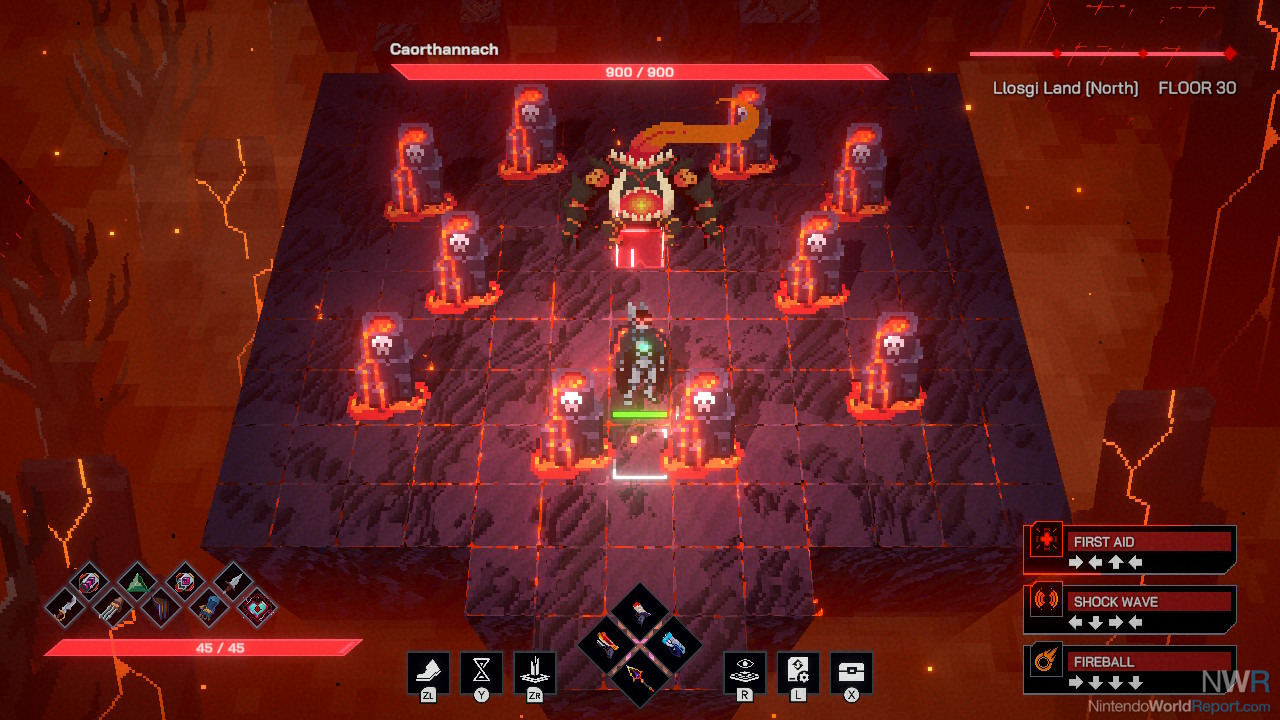
Task: Choose the steel claw gauntlet relic
Action: click(113, 607)
